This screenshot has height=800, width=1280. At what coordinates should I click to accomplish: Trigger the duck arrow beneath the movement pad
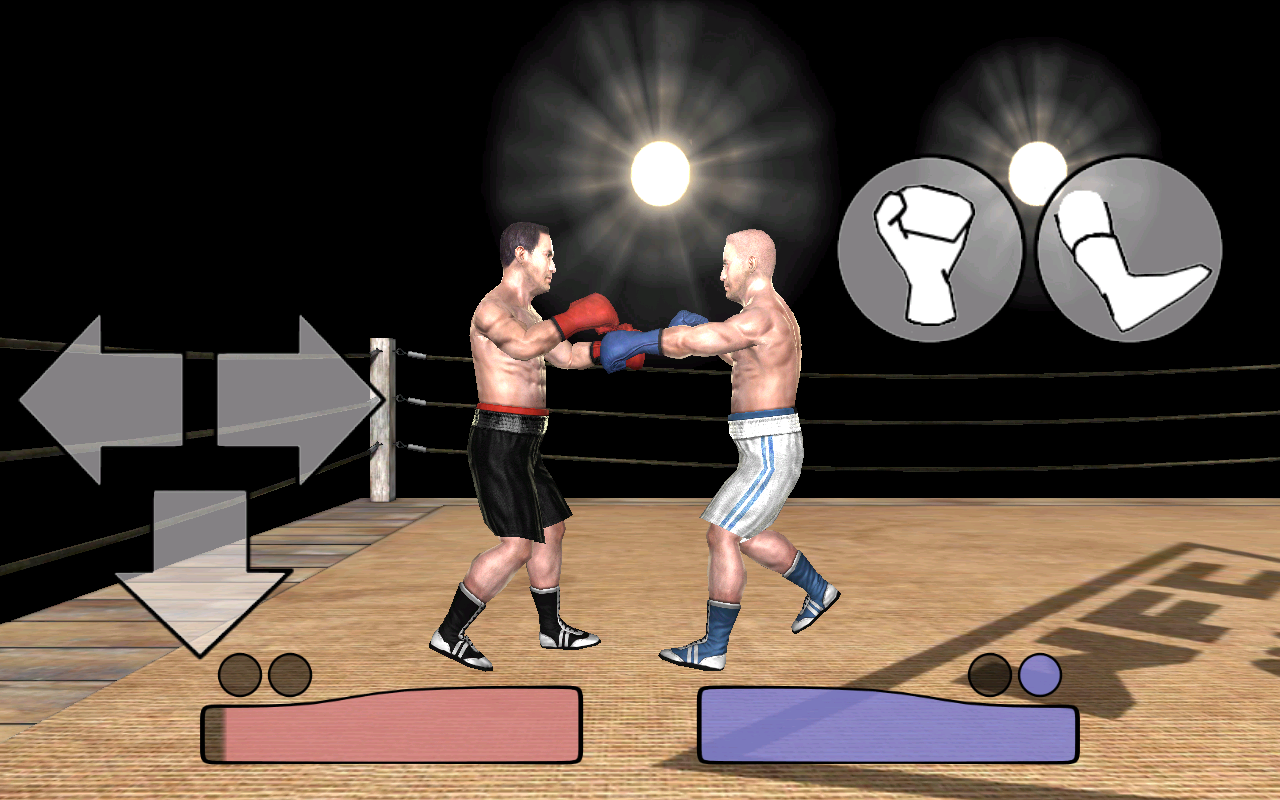coord(200,570)
